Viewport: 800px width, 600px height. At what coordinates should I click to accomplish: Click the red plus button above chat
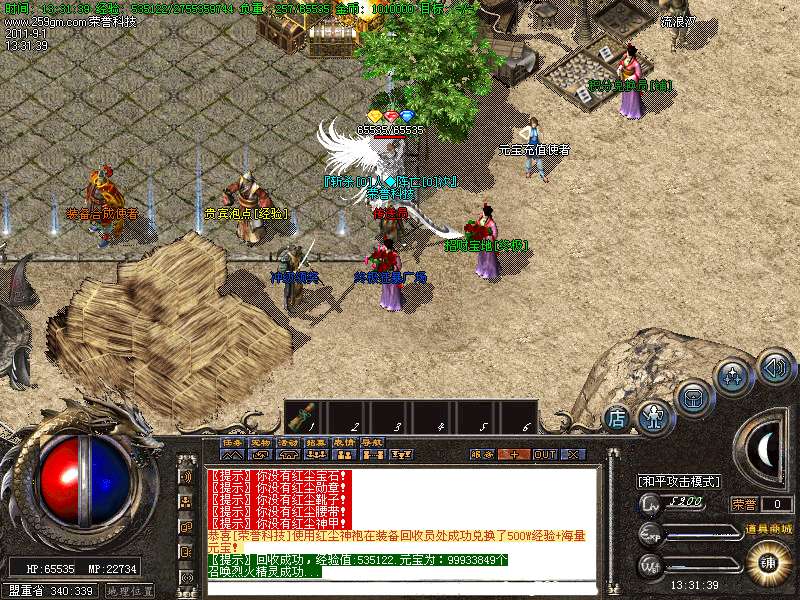514,454
